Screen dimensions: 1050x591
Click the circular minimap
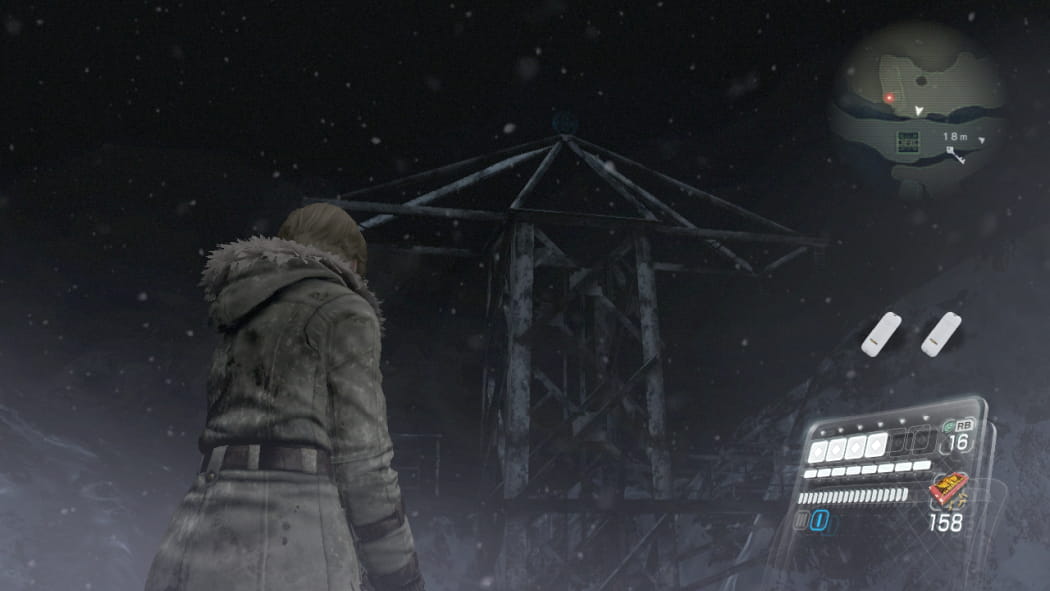pyautogui.click(x=916, y=110)
